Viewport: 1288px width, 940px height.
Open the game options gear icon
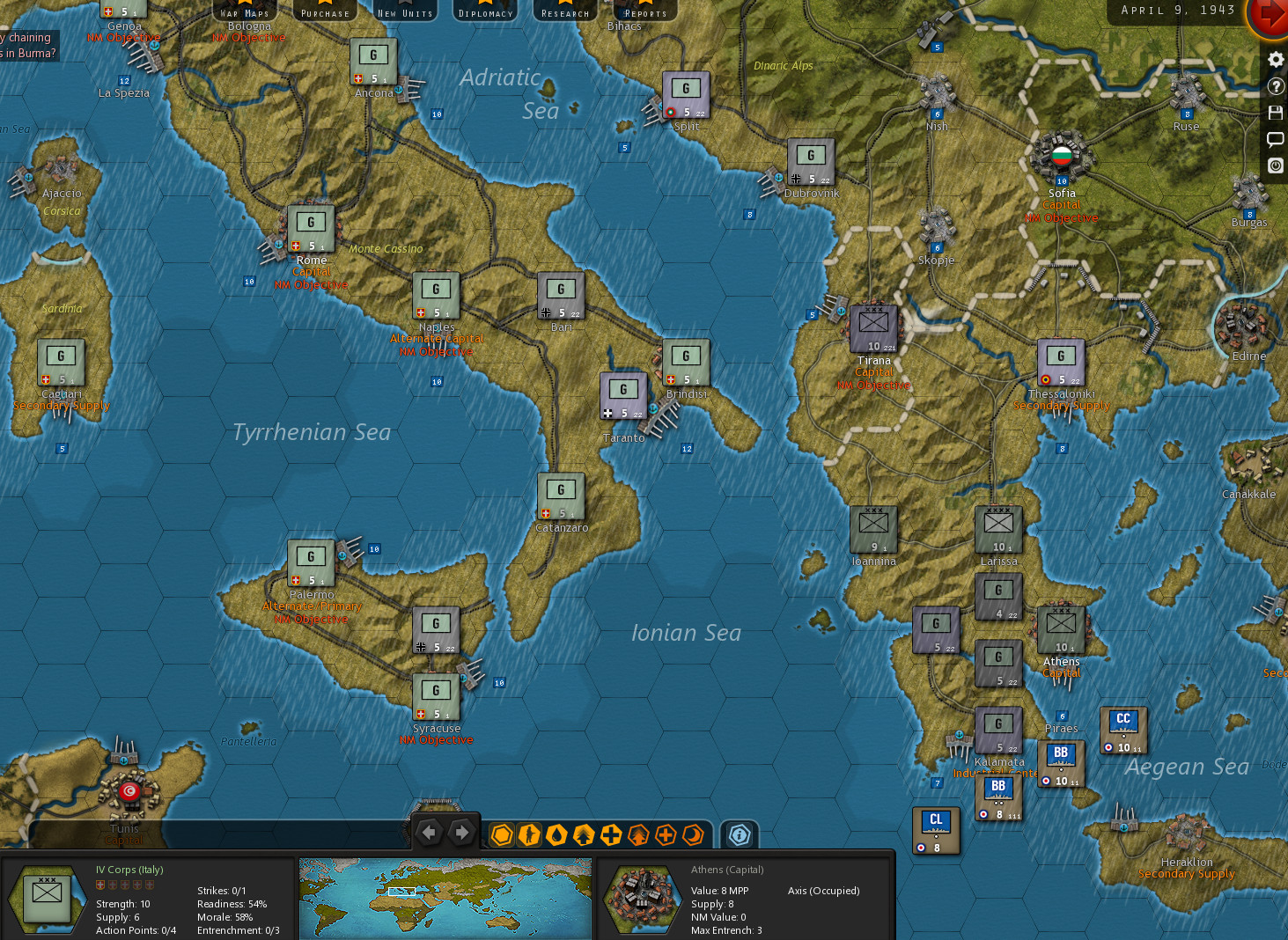pos(1275,59)
